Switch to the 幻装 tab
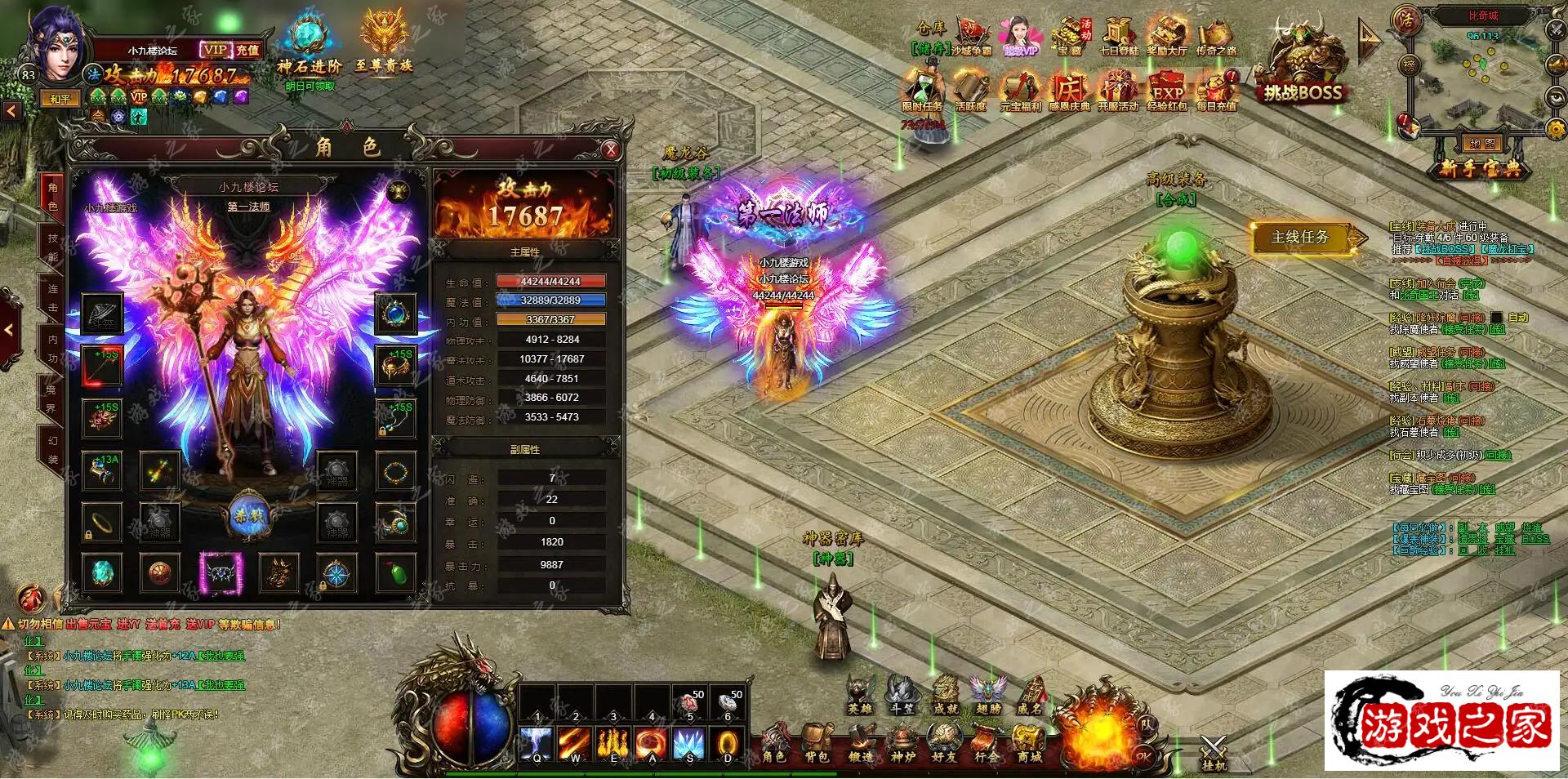 pos(52,449)
